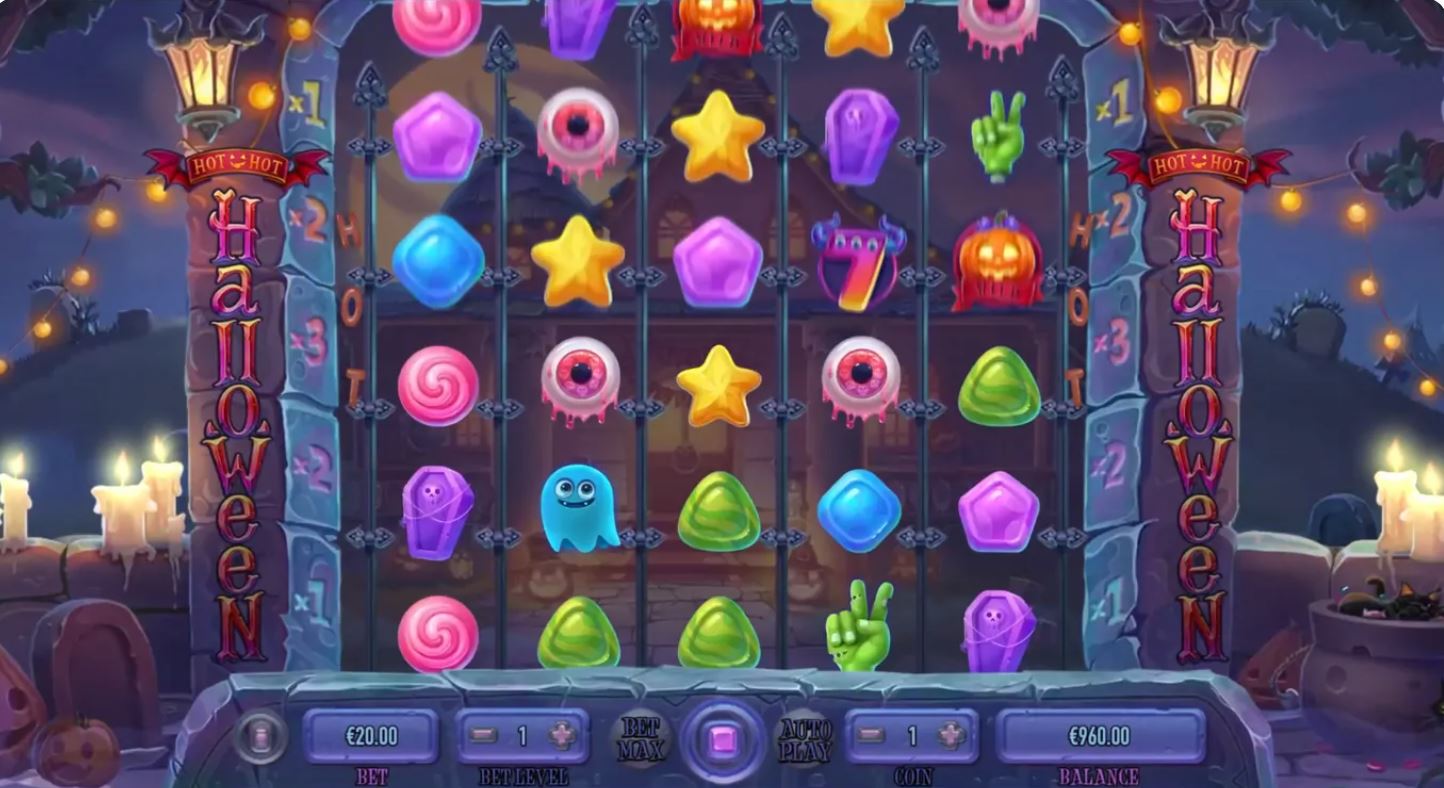Click the Hot Hot banner above the Halloween logo
Viewport: 1444px width, 788px height.
pos(238,165)
